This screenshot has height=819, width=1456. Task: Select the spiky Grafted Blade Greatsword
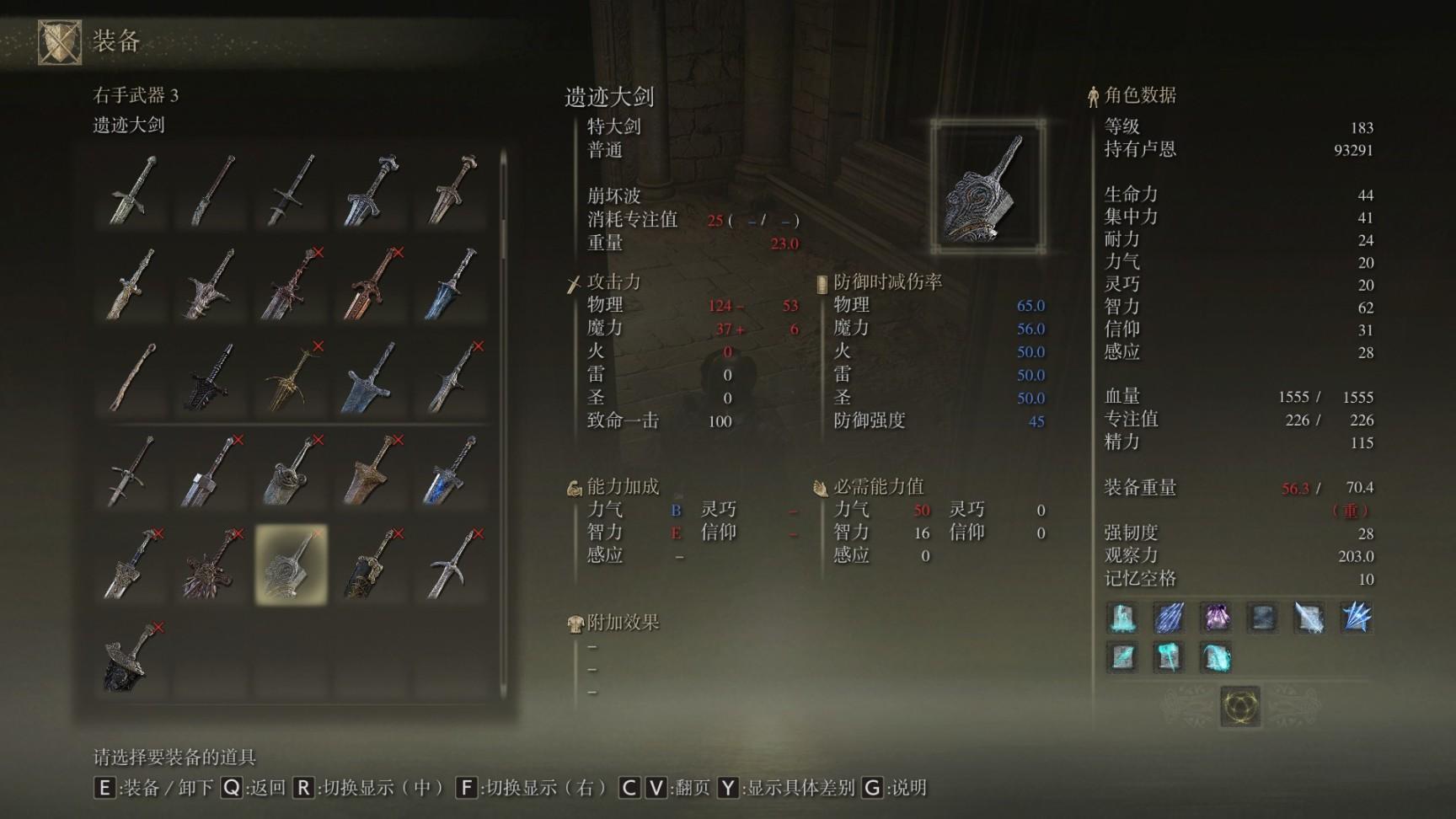(x=211, y=564)
